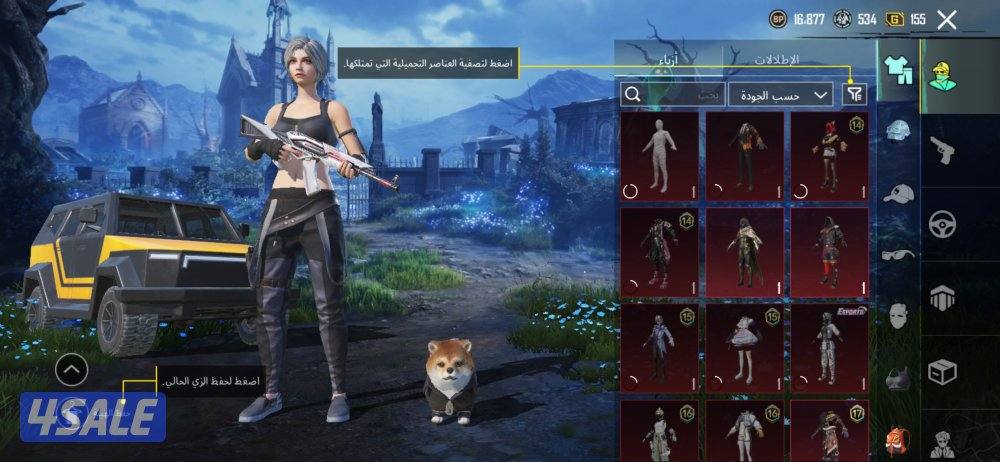This screenshot has width=1000, height=462.
Task: Close the inventory screen with the X
Action: point(947,19)
